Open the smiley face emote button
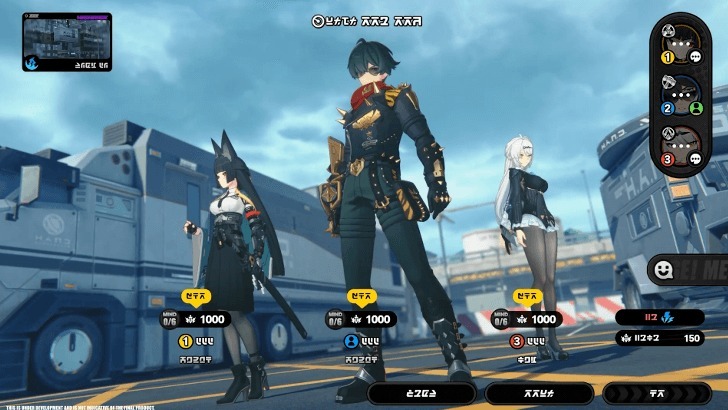Image resolution: width=728 pixels, height=410 pixels. (662, 269)
